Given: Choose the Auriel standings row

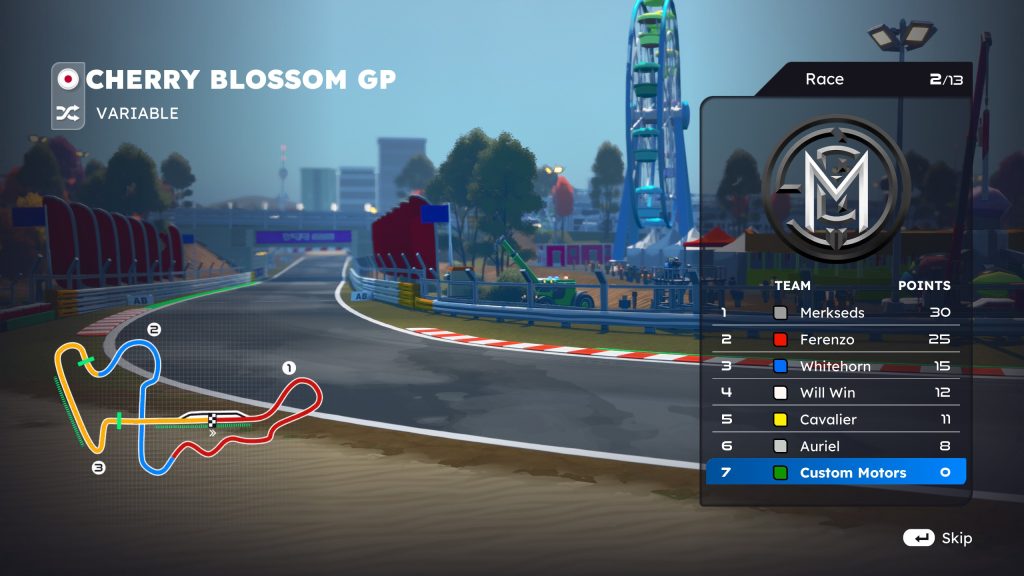Looking at the screenshot, I should pyautogui.click(x=835, y=446).
